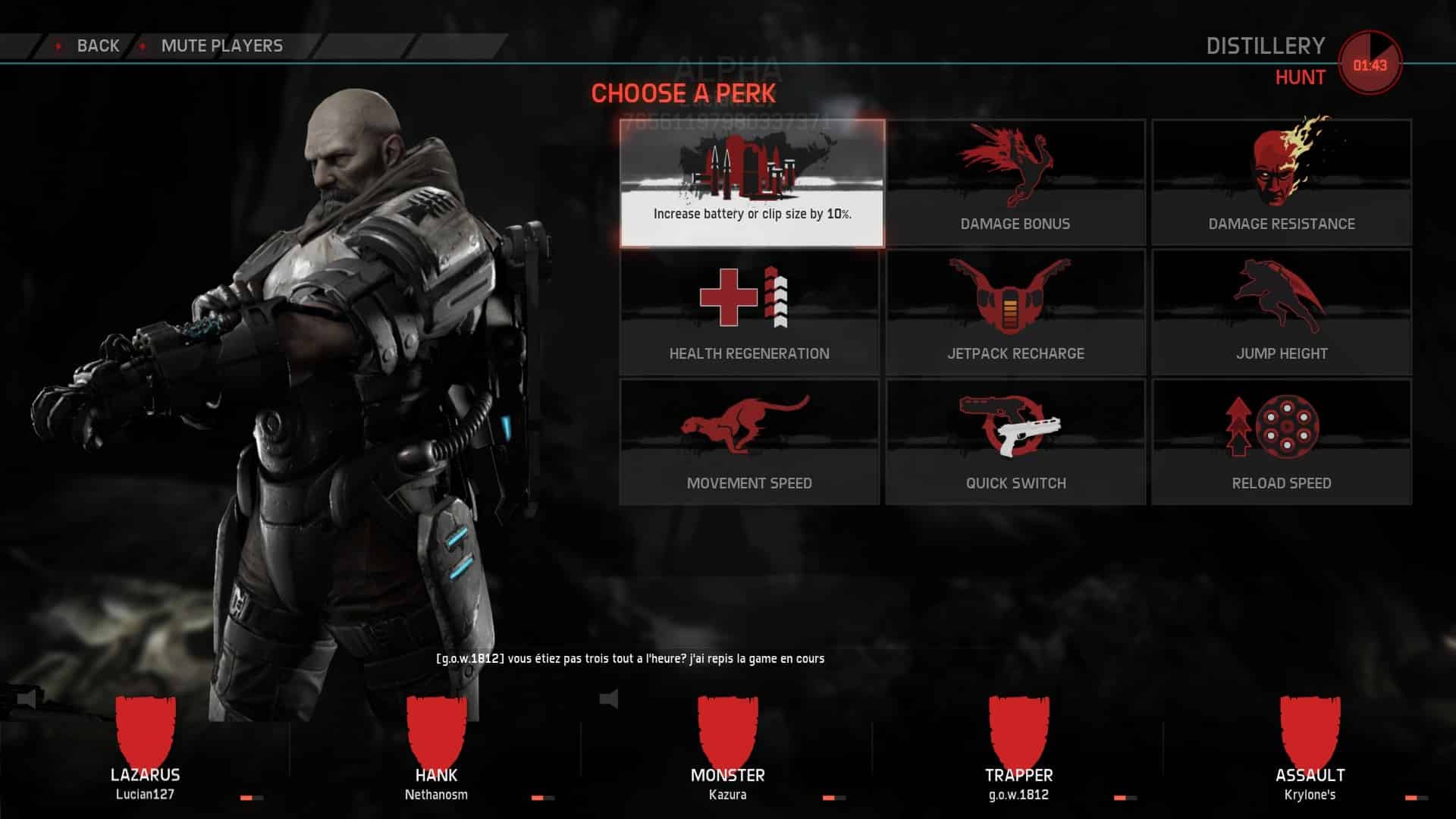Image resolution: width=1456 pixels, height=819 pixels.
Task: Choose the Quick Switch perk
Action: click(1015, 442)
